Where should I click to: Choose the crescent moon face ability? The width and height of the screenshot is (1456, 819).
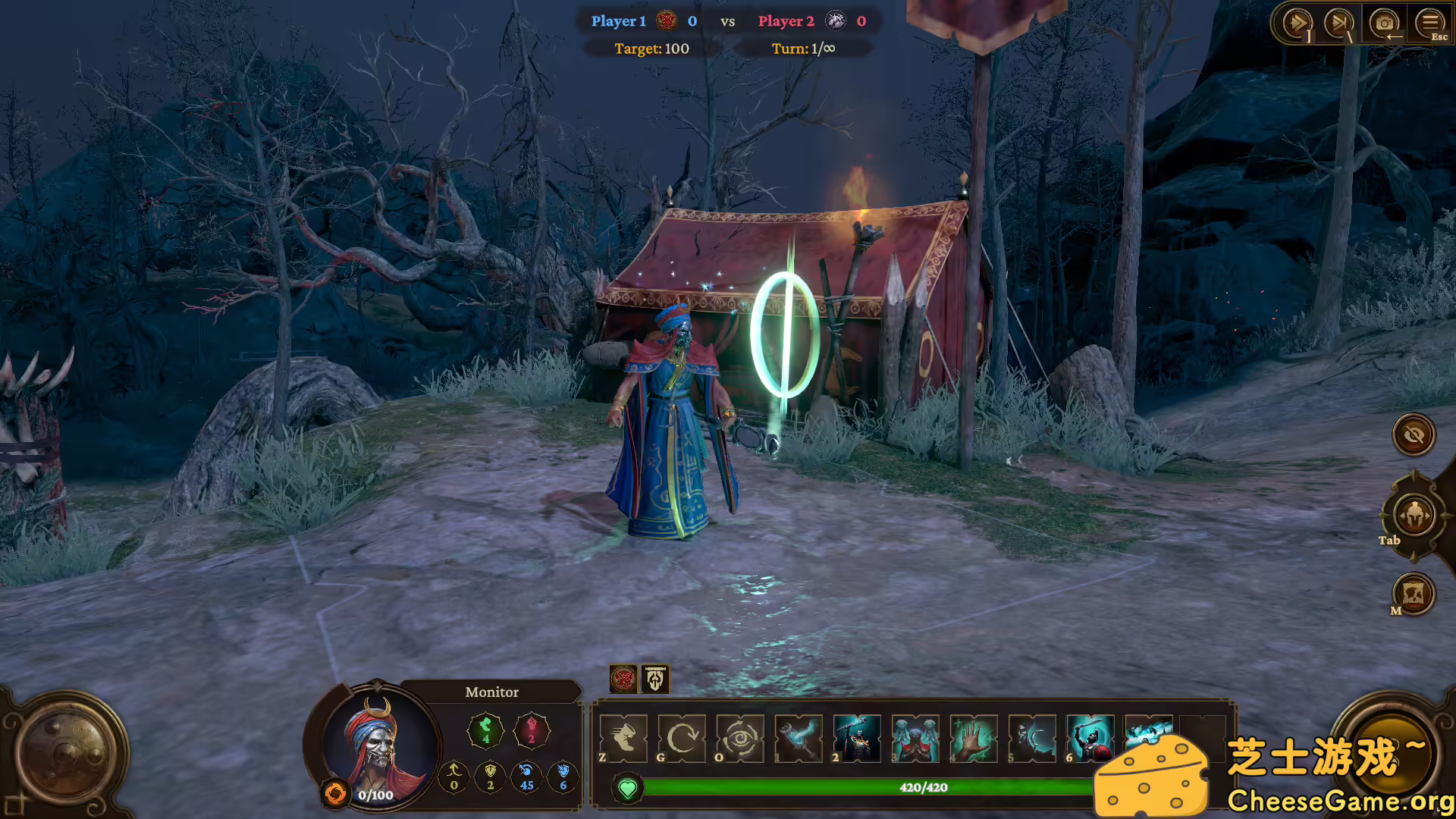[x=1032, y=737]
